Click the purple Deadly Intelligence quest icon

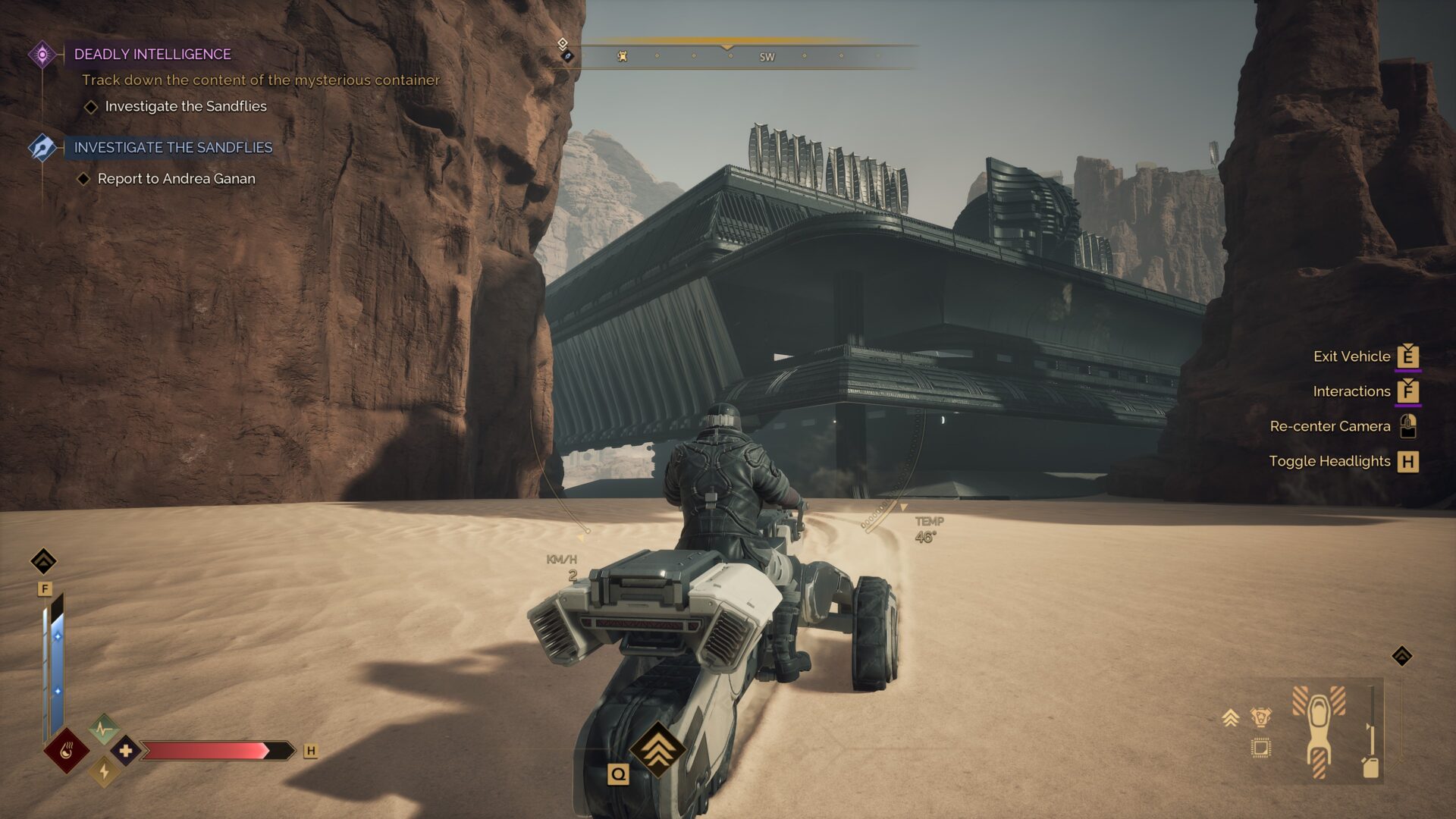pos(42,54)
